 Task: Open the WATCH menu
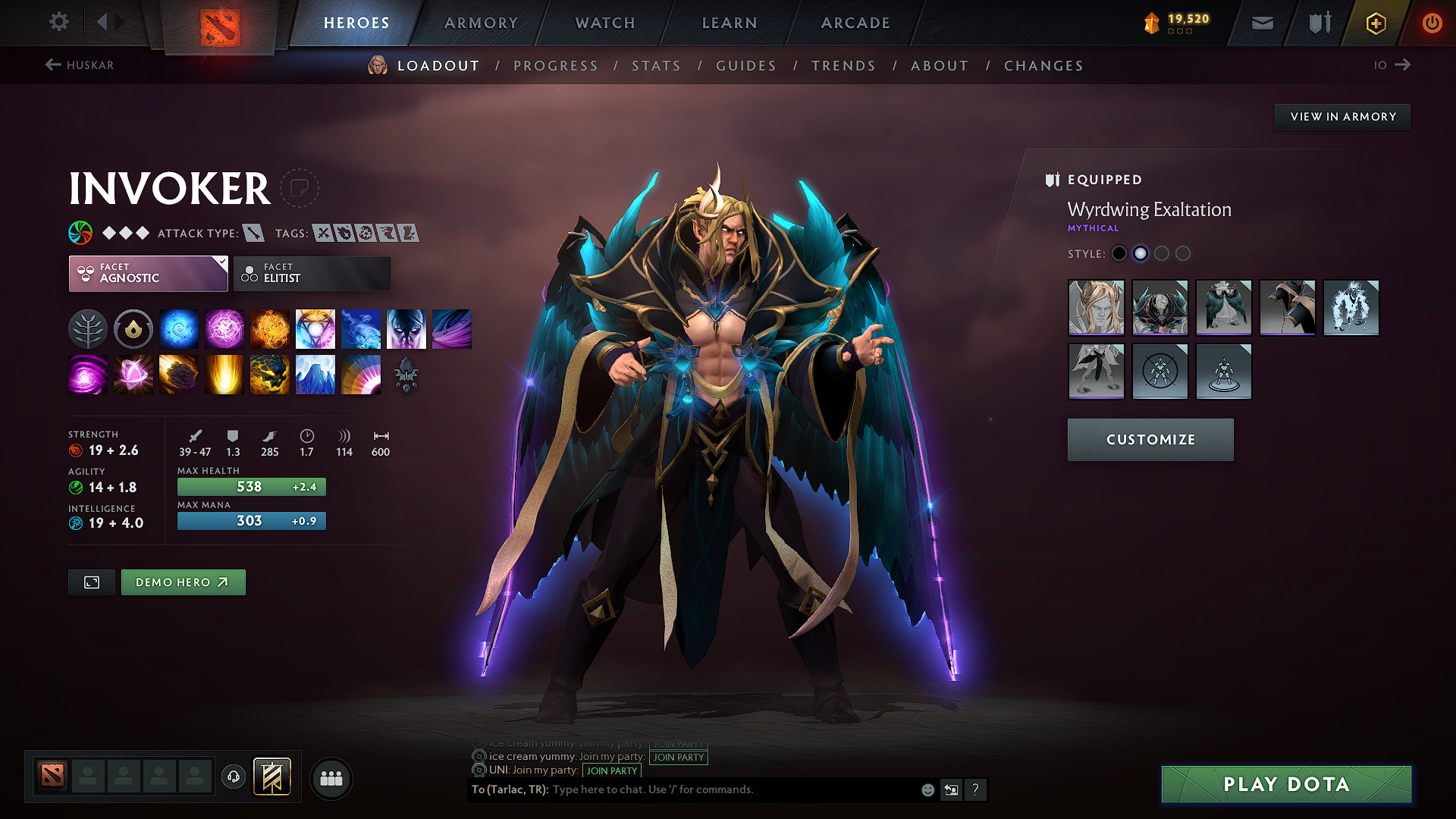coord(604,23)
